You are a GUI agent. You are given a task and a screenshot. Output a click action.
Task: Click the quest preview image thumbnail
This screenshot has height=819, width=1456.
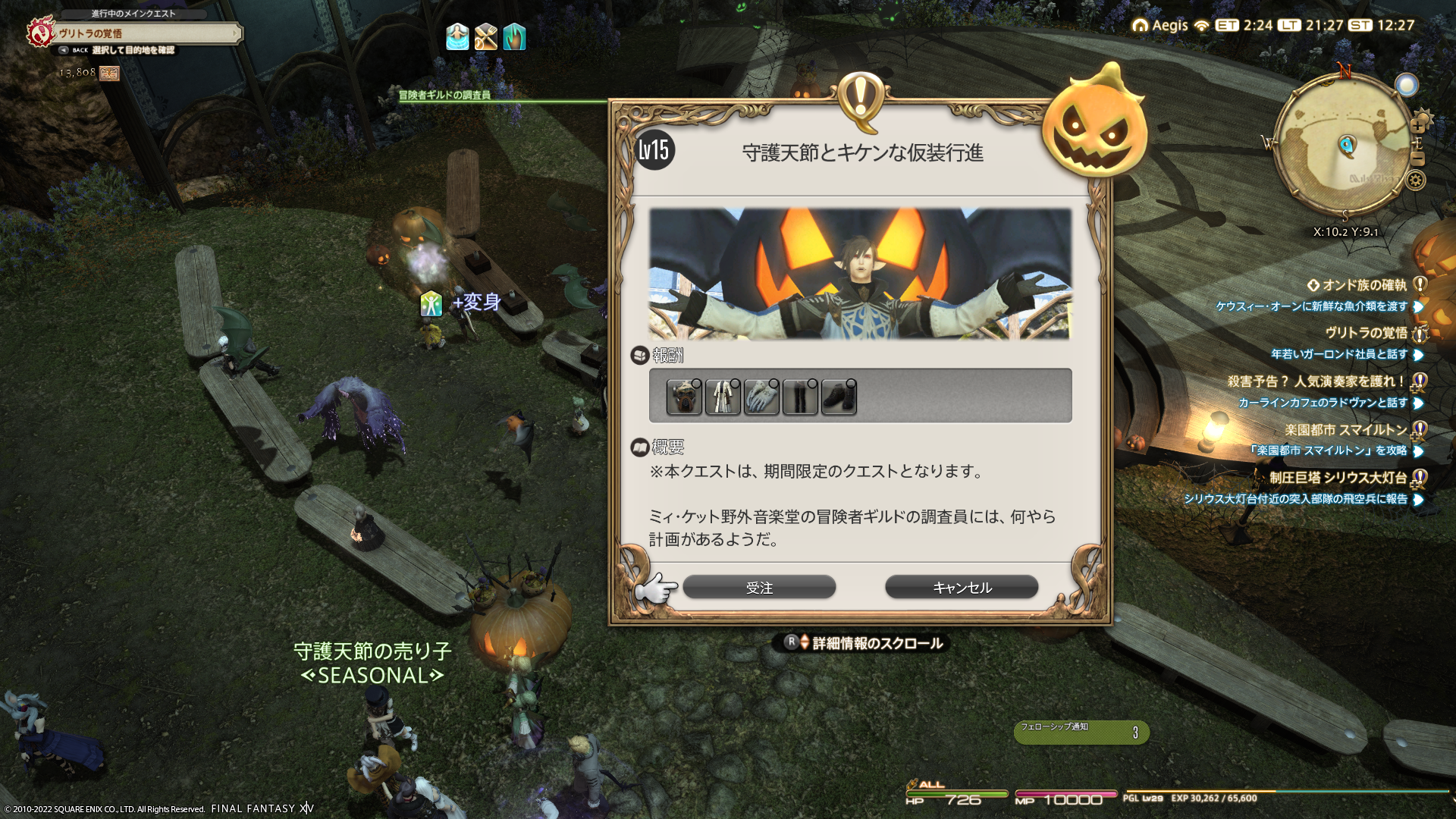coord(860,274)
